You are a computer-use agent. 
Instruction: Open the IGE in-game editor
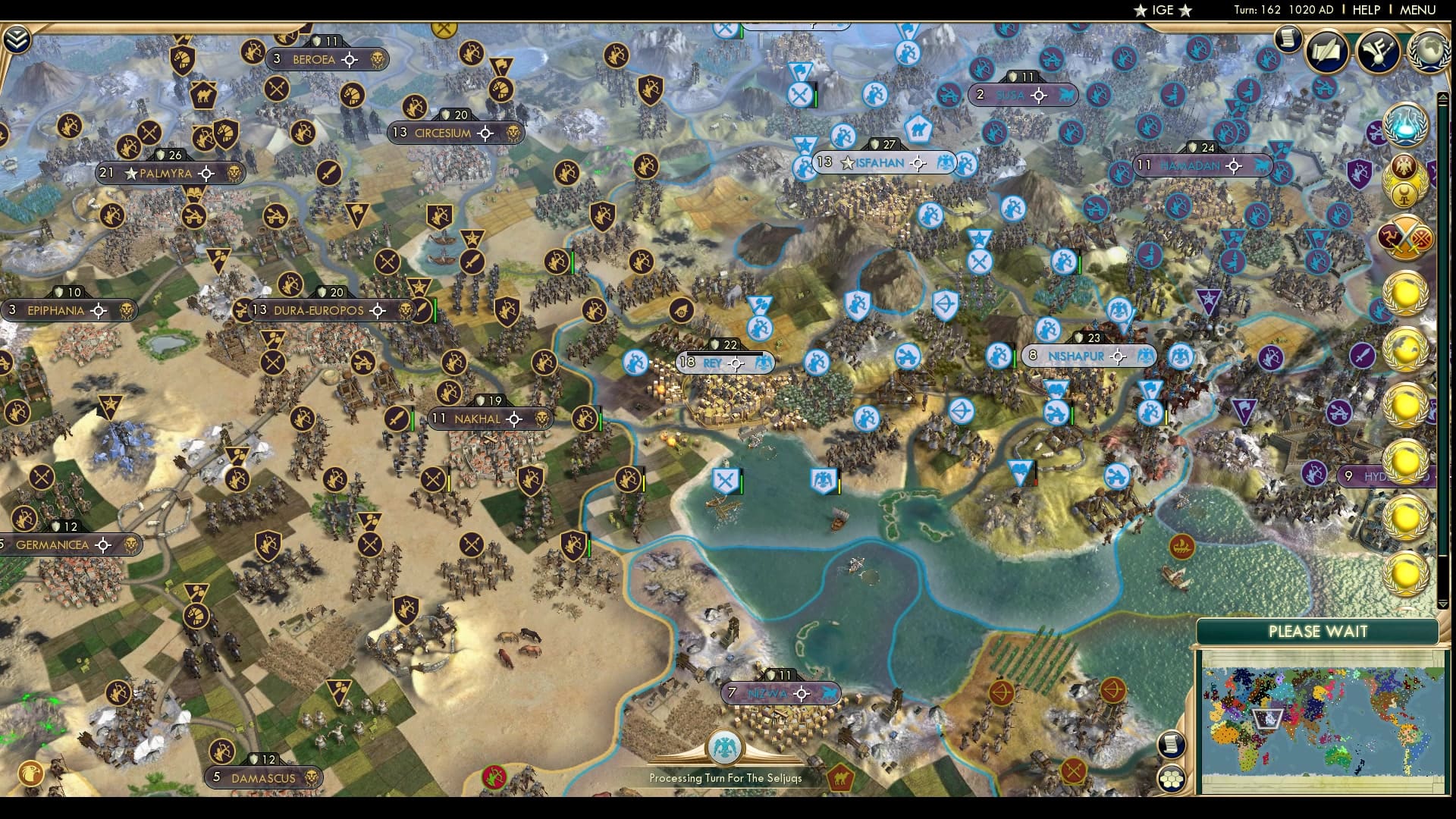[x=1163, y=10]
